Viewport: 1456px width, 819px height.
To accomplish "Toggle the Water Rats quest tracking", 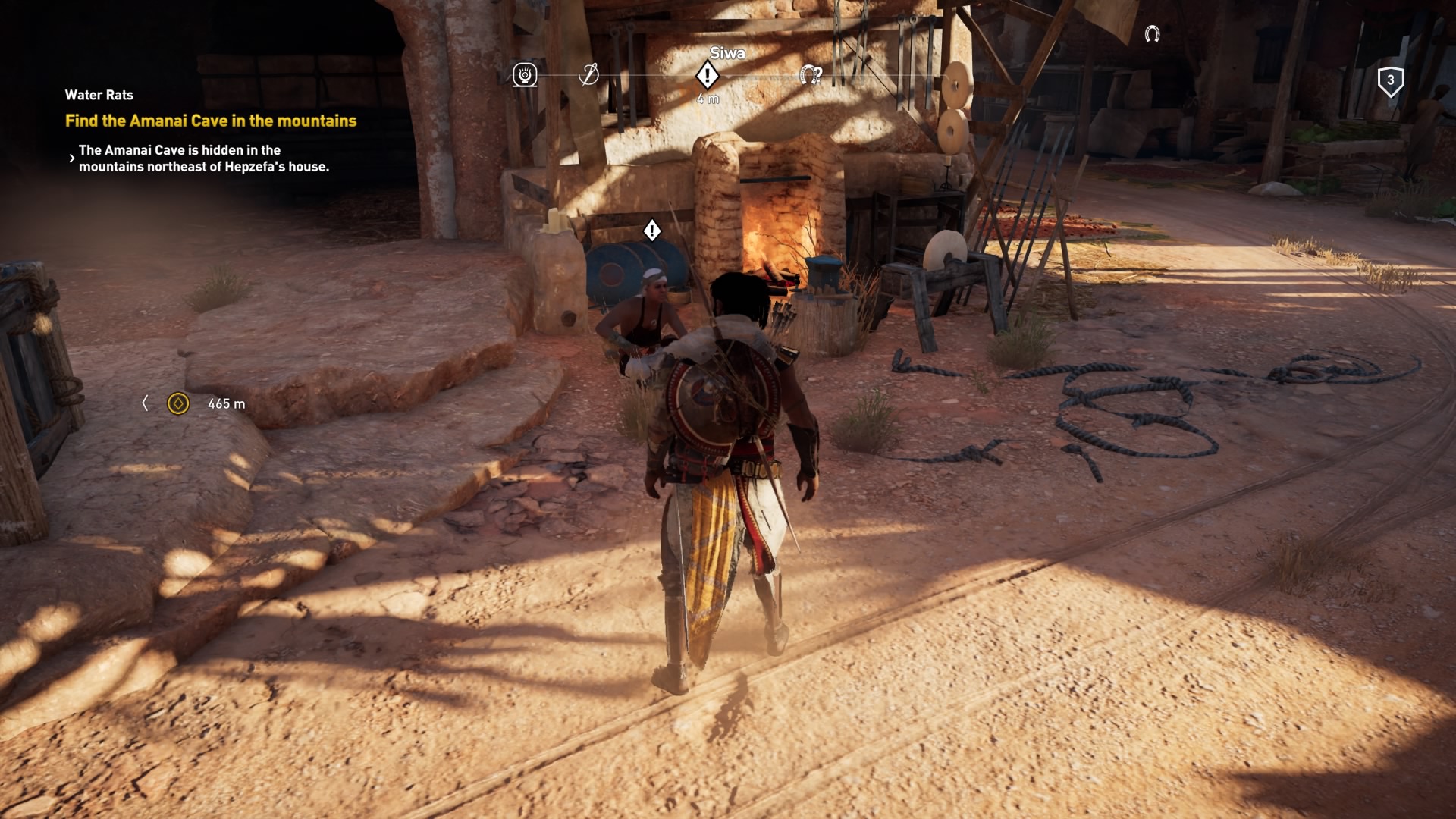I will click(98, 95).
